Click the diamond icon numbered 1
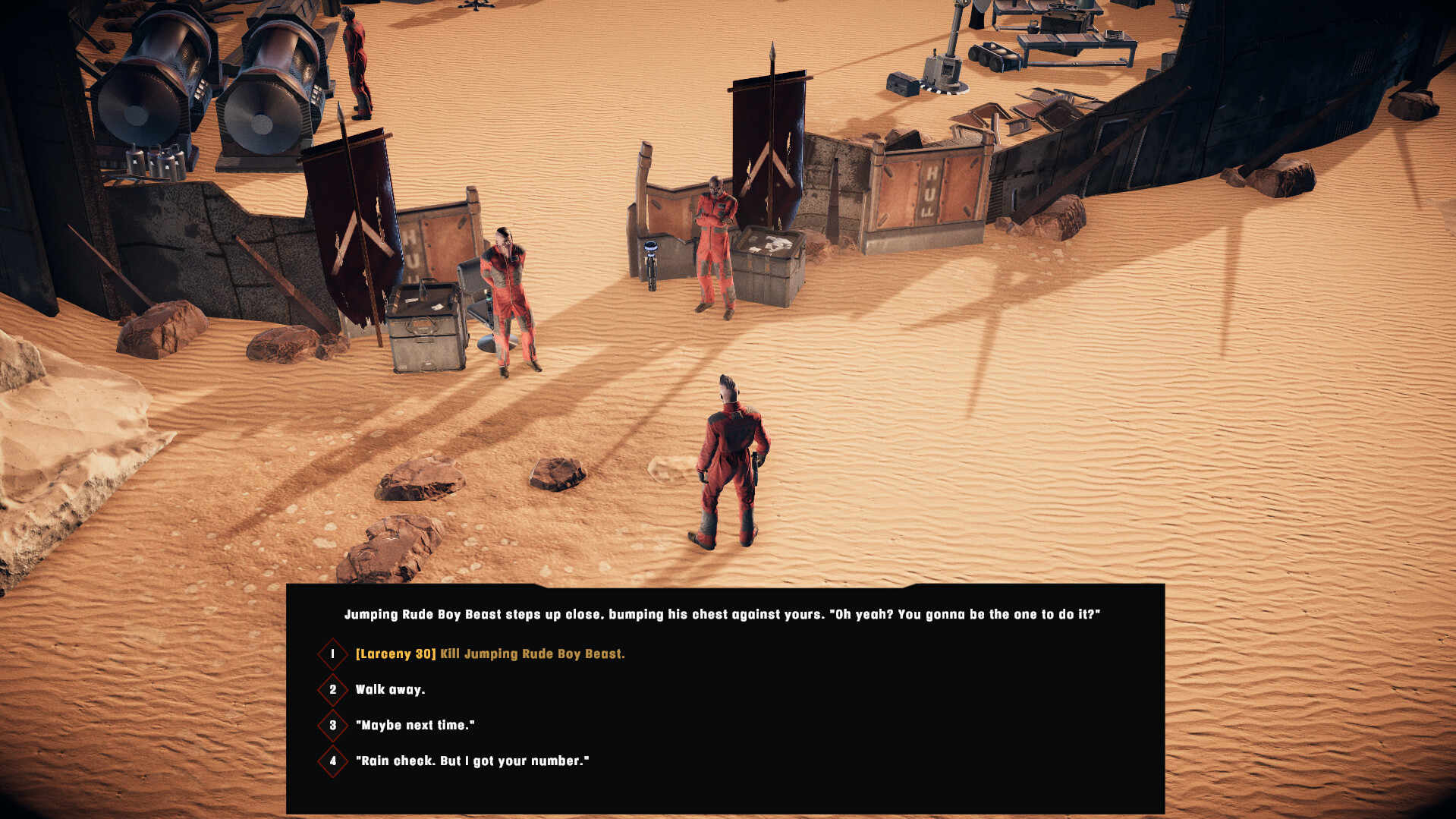The height and width of the screenshot is (819, 1456). click(332, 653)
